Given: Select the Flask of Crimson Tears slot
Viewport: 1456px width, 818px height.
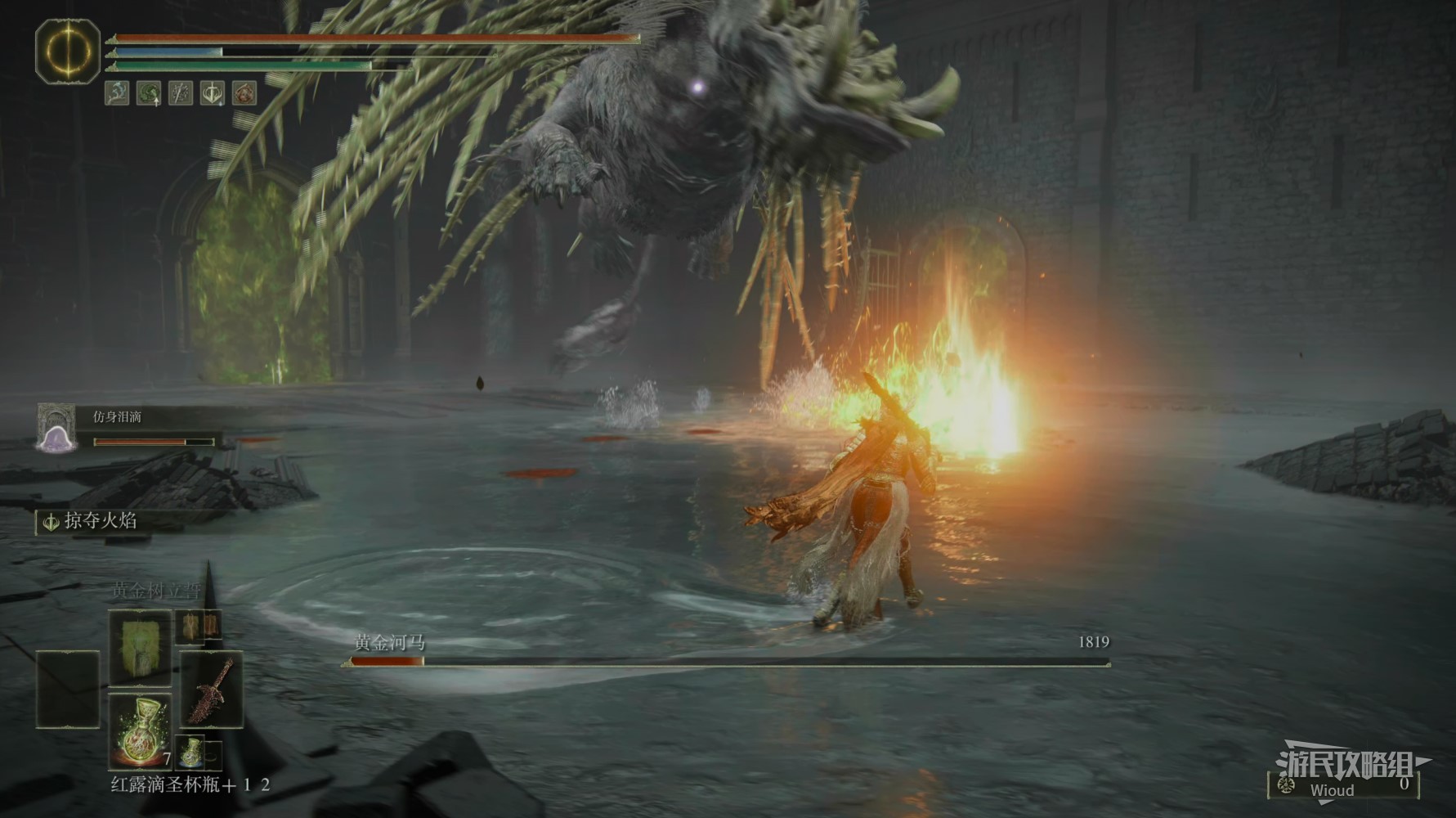Looking at the screenshot, I should click(x=140, y=730).
